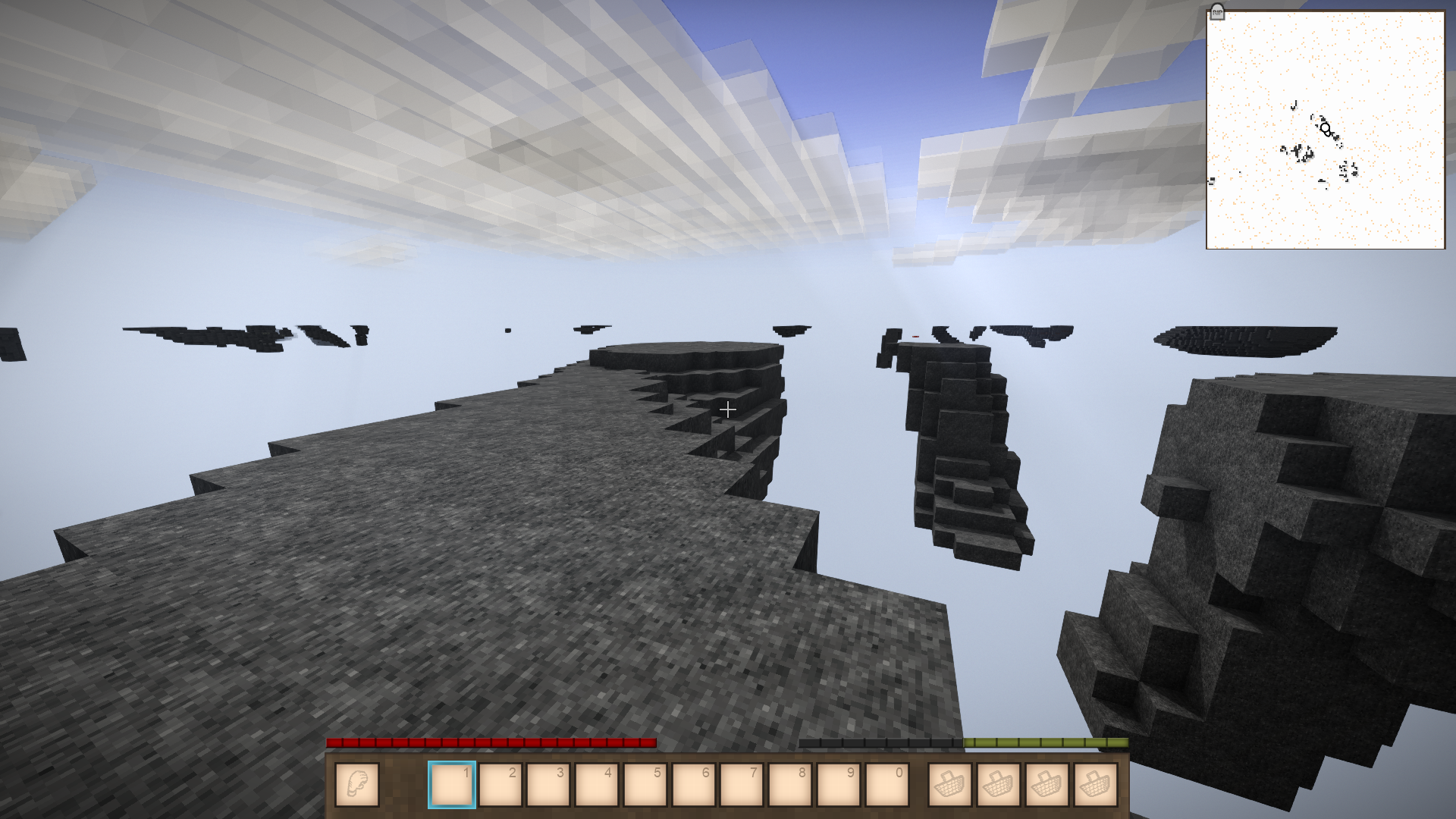Switch to hotbar slot number 3
The height and width of the screenshot is (819, 1456).
click(x=548, y=784)
